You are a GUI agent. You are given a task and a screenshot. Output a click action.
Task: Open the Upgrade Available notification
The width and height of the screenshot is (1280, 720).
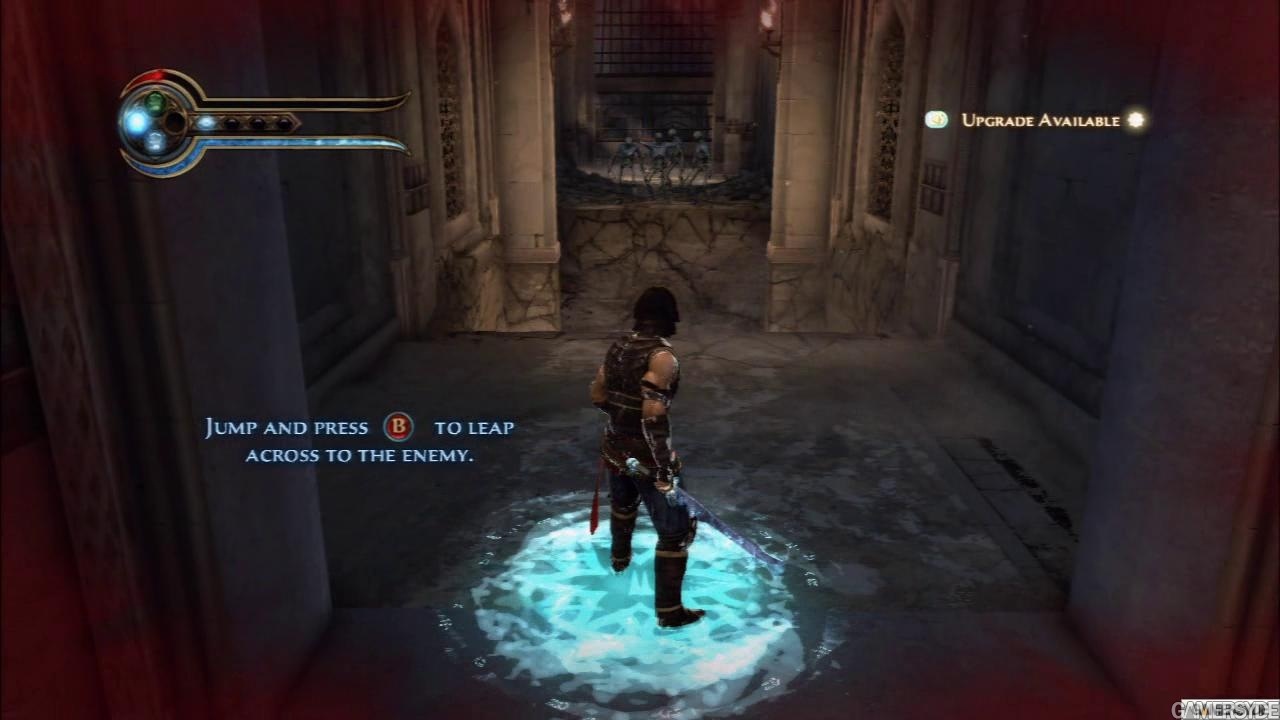click(1040, 120)
